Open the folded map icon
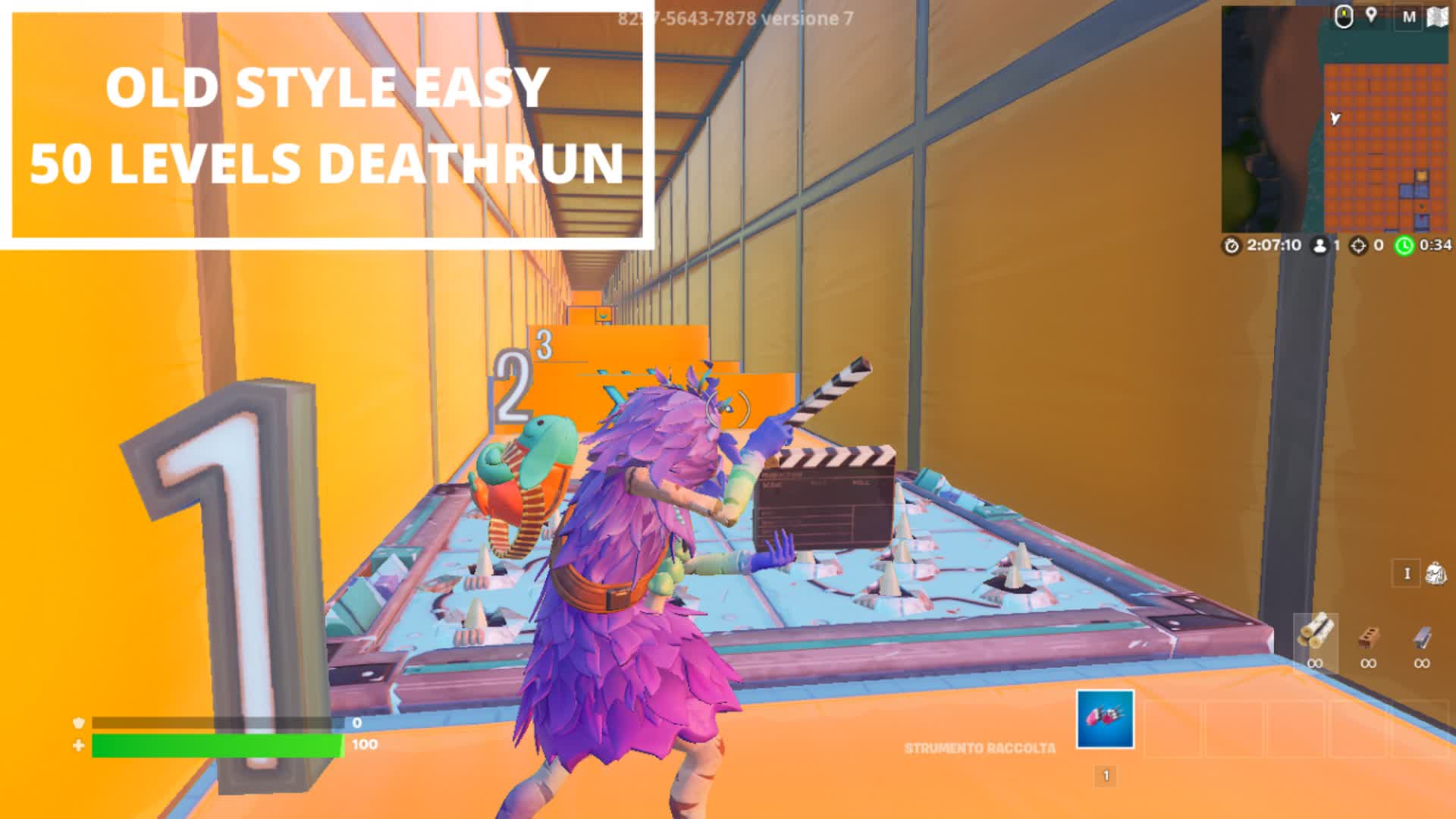The width and height of the screenshot is (1456, 819). click(1437, 17)
